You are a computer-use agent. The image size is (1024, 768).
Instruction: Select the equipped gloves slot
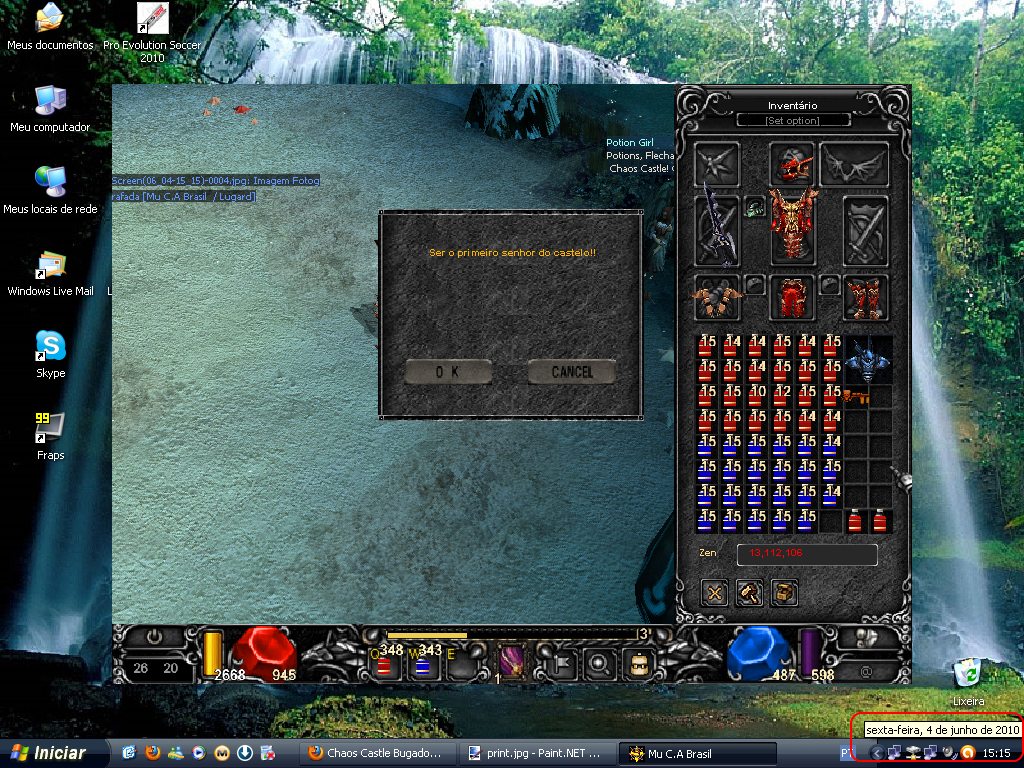click(x=717, y=297)
